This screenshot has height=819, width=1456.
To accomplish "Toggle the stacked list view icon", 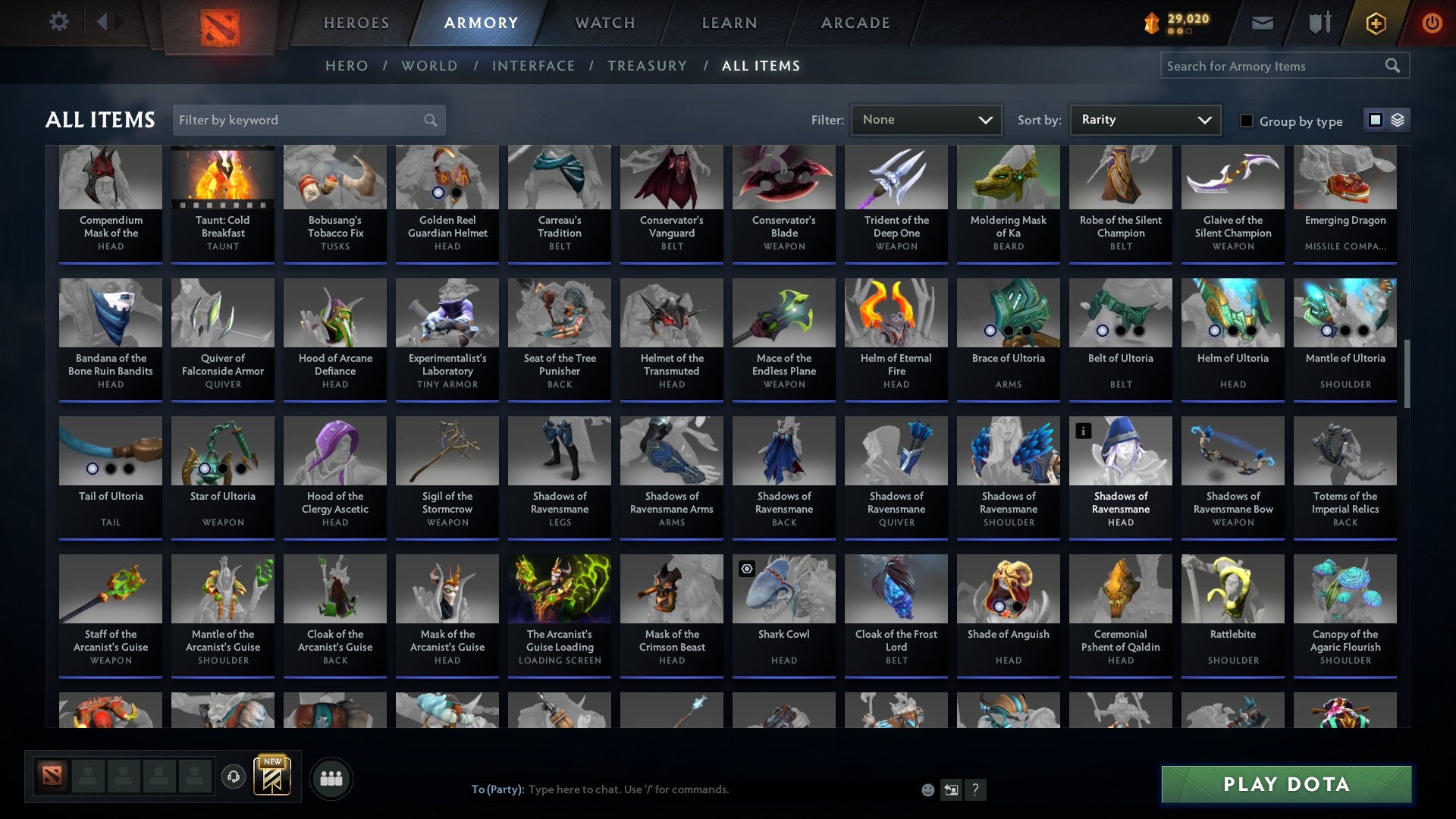I will (1399, 120).
